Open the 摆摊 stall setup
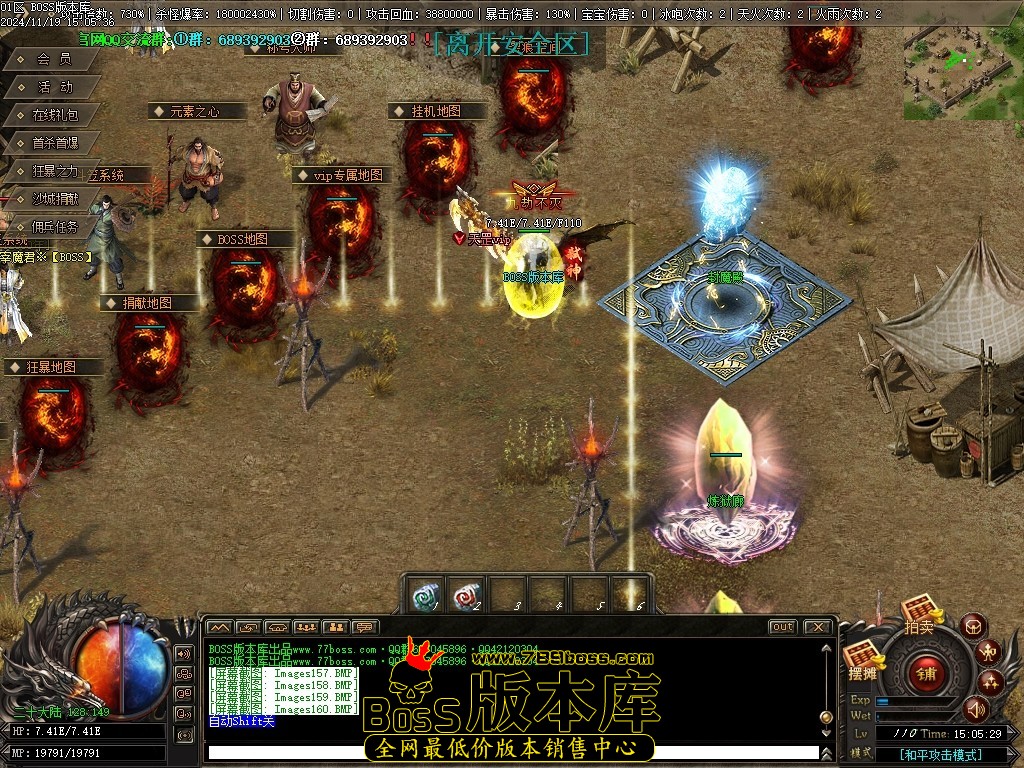 click(x=862, y=660)
